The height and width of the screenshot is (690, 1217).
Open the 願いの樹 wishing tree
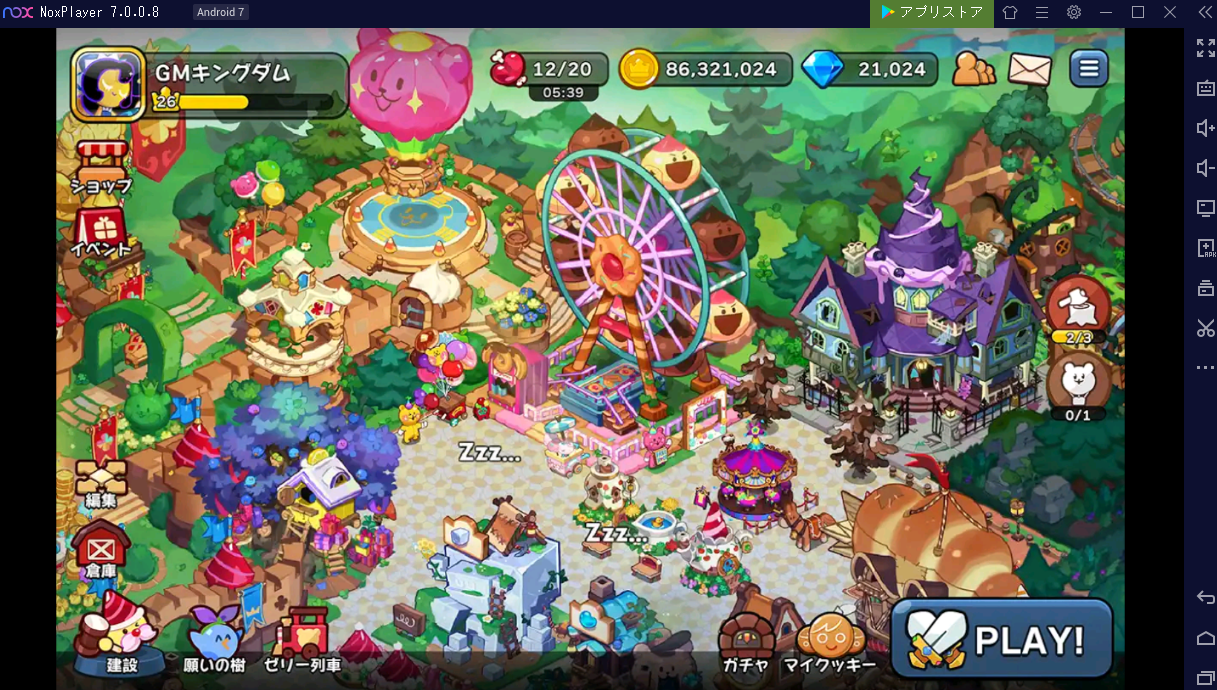[214, 638]
